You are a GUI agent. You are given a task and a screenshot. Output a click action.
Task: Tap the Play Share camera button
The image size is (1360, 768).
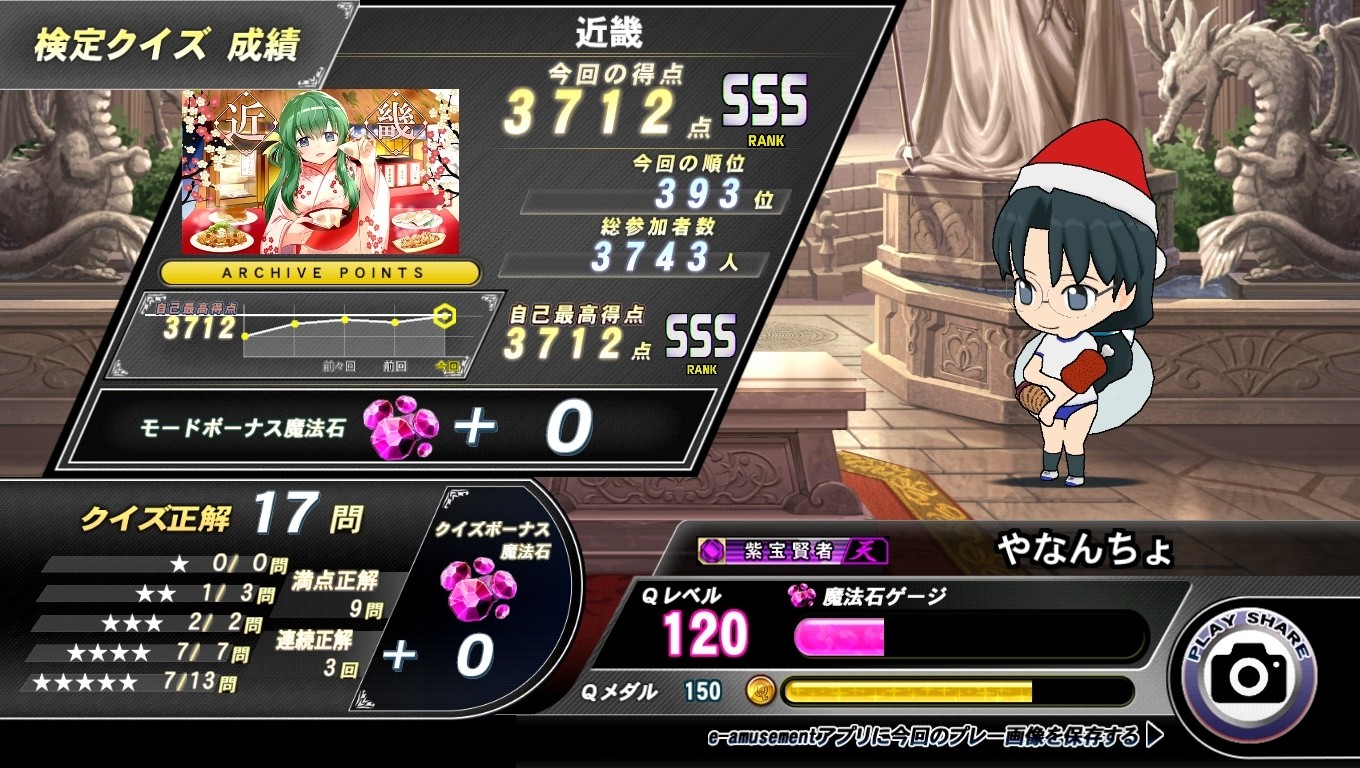point(1249,673)
